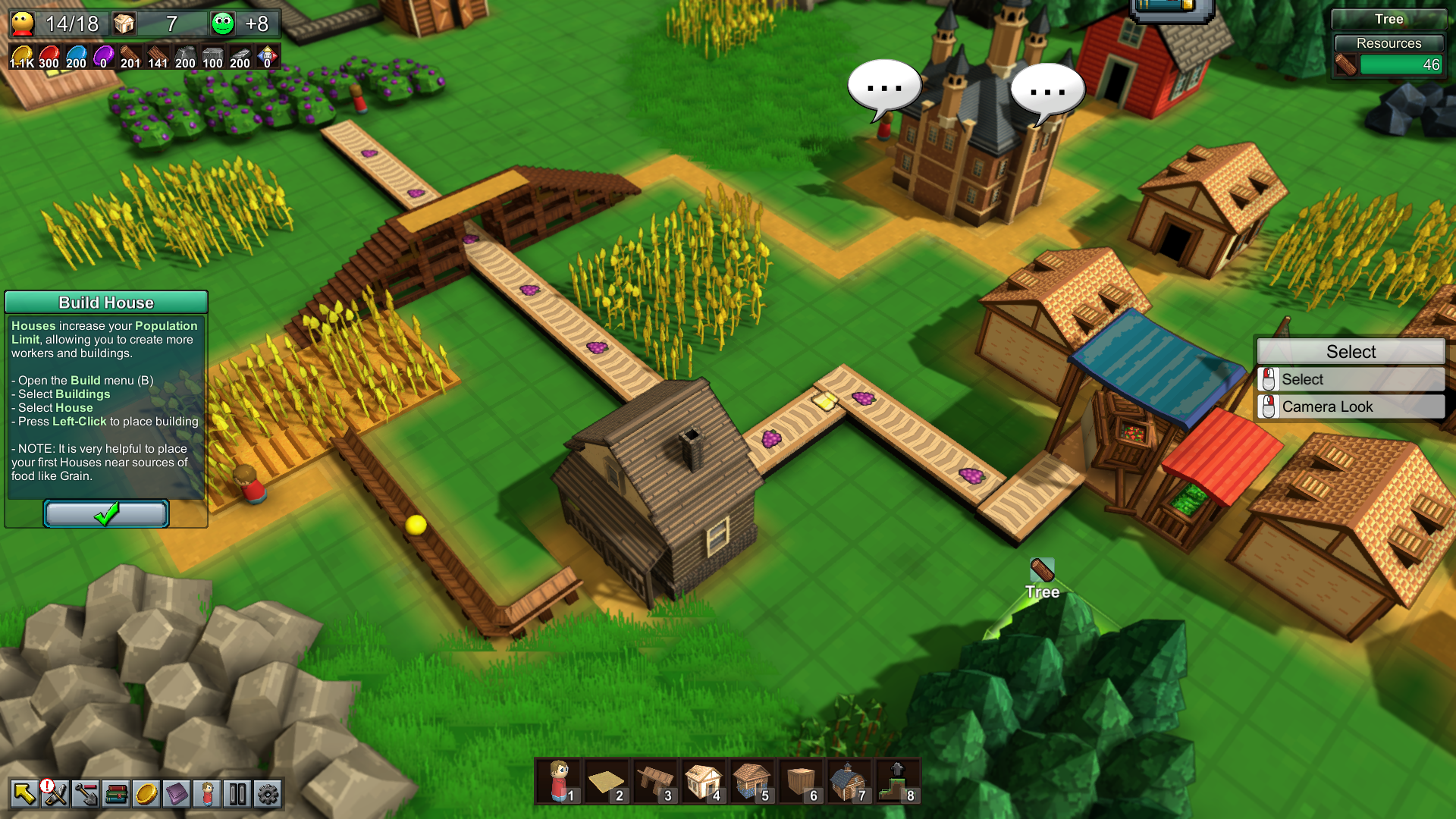
Task: Click the purple book icon
Action: 177,794
